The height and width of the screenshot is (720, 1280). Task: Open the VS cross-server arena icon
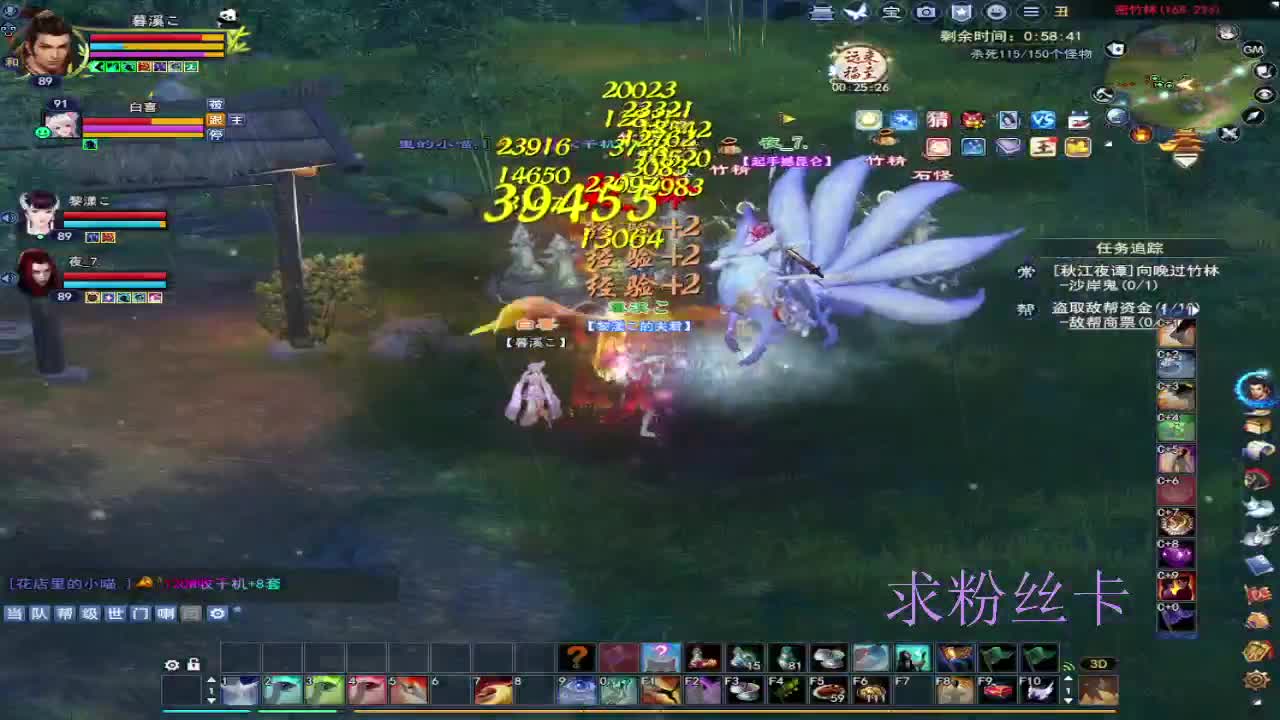tap(1041, 118)
